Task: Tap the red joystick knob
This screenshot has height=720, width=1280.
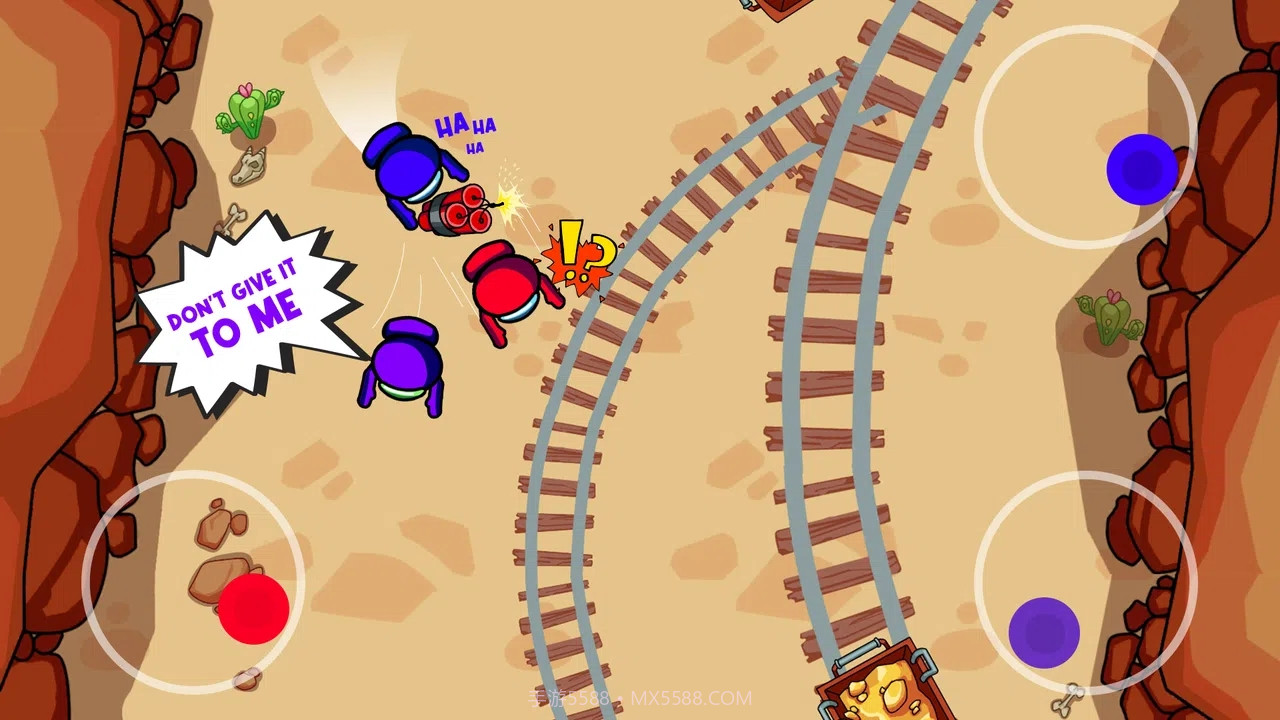Action: [253, 608]
